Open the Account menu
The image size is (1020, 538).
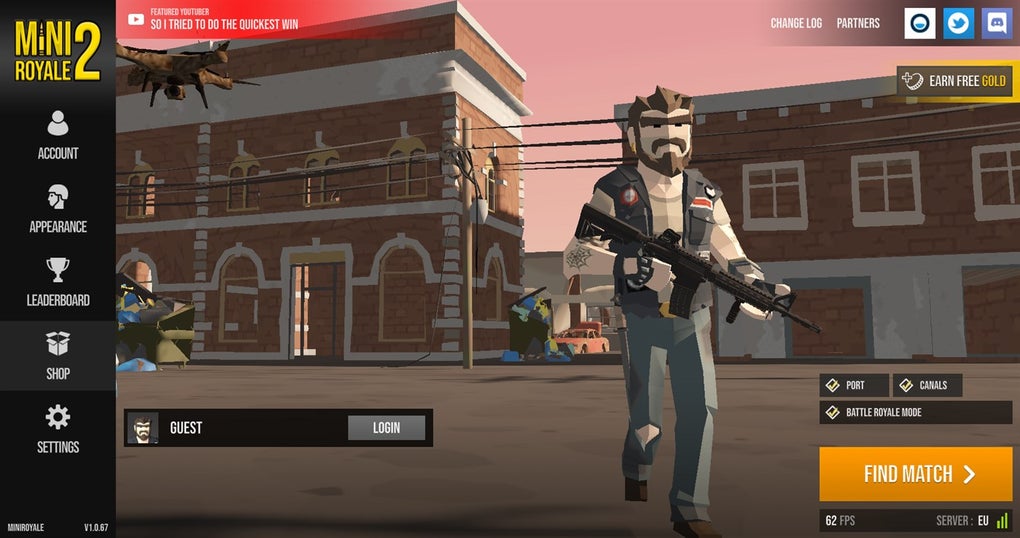point(58,135)
